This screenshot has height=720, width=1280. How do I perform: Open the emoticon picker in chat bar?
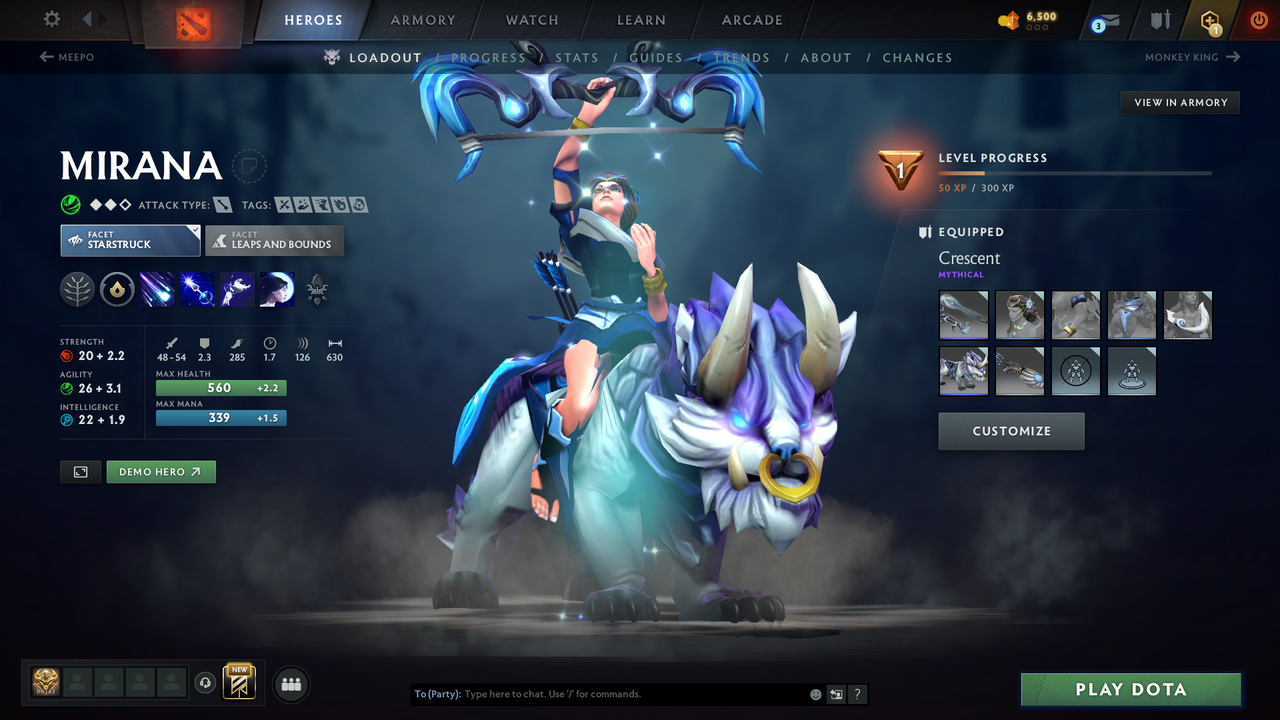[815, 693]
